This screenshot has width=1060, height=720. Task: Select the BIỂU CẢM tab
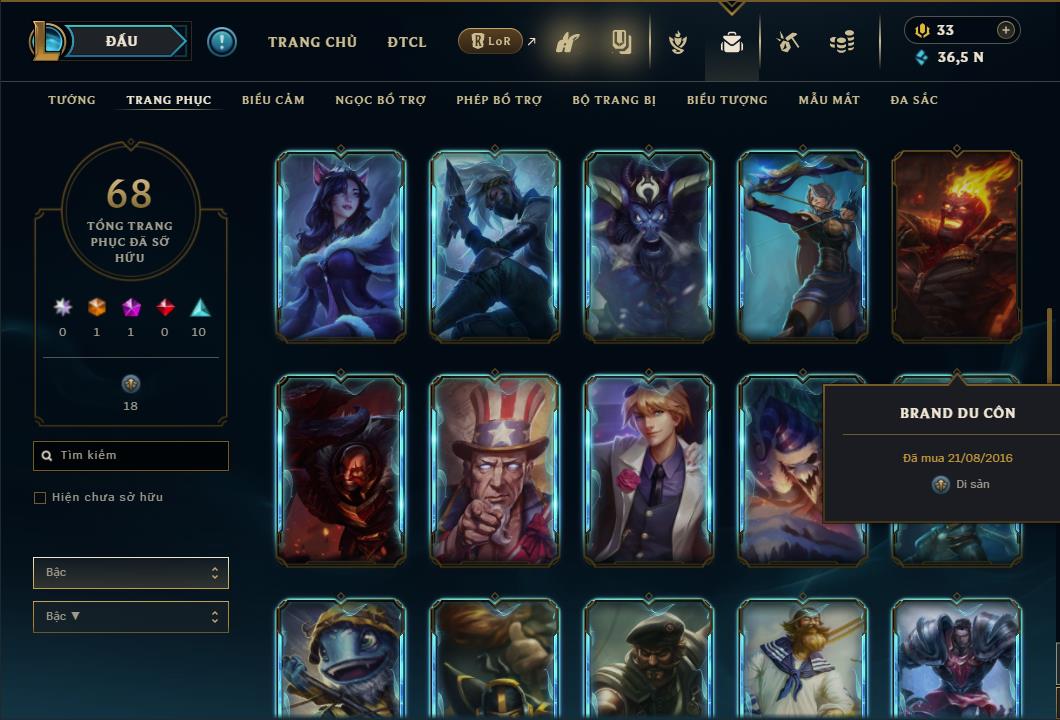pyautogui.click(x=273, y=100)
